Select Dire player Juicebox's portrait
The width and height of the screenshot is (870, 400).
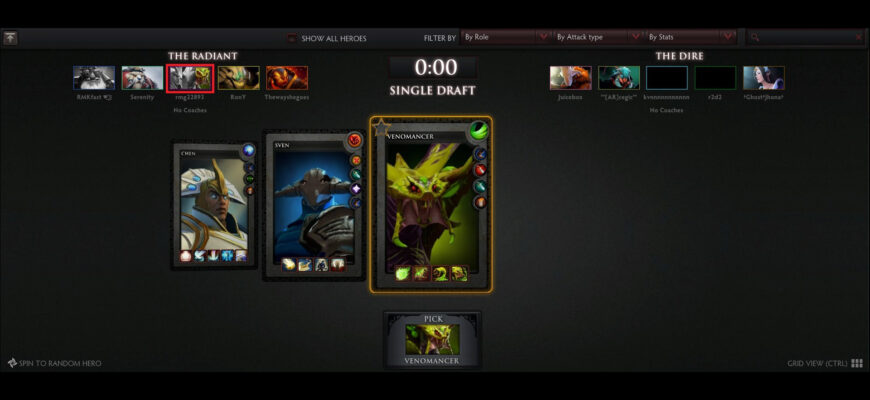point(570,78)
